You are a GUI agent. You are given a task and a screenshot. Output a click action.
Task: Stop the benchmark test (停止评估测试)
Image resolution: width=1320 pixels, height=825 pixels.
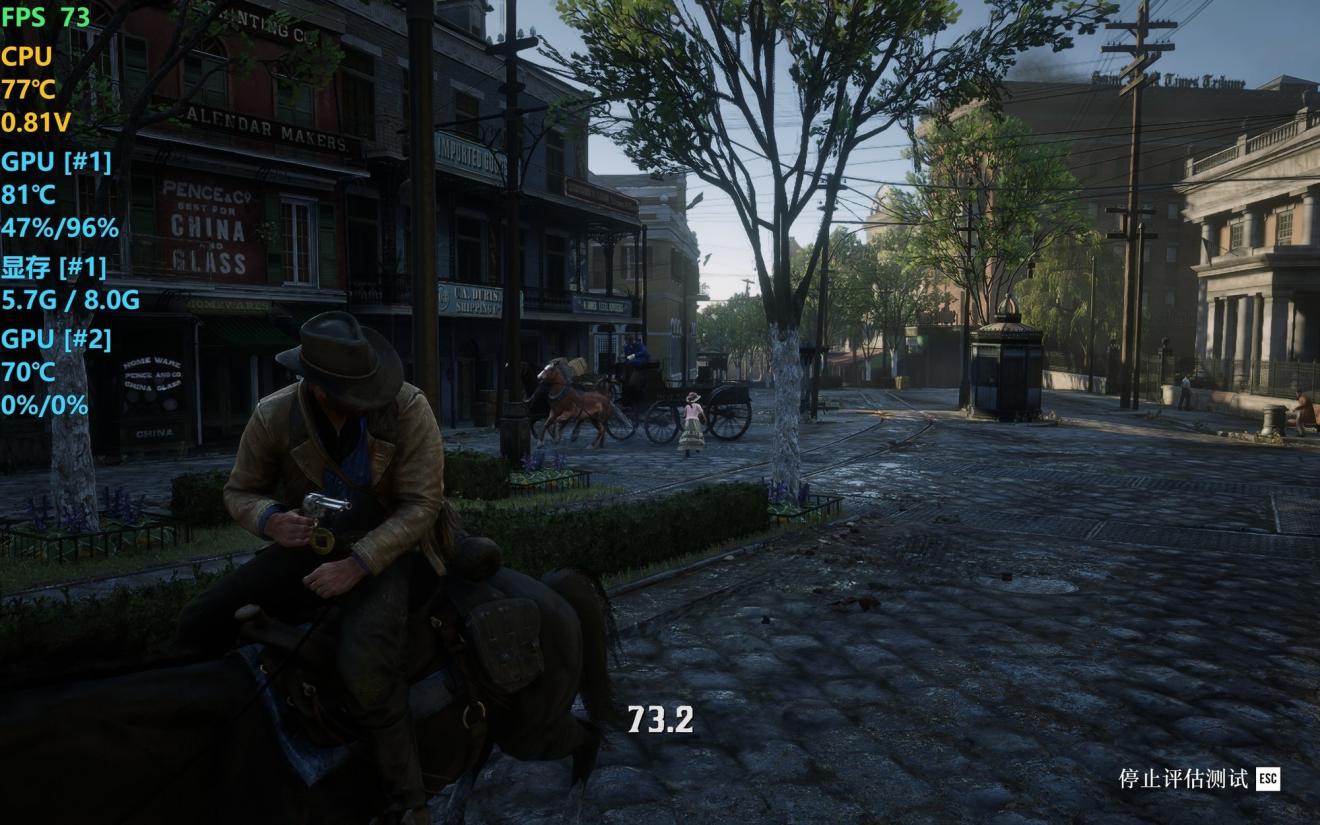1198,779
